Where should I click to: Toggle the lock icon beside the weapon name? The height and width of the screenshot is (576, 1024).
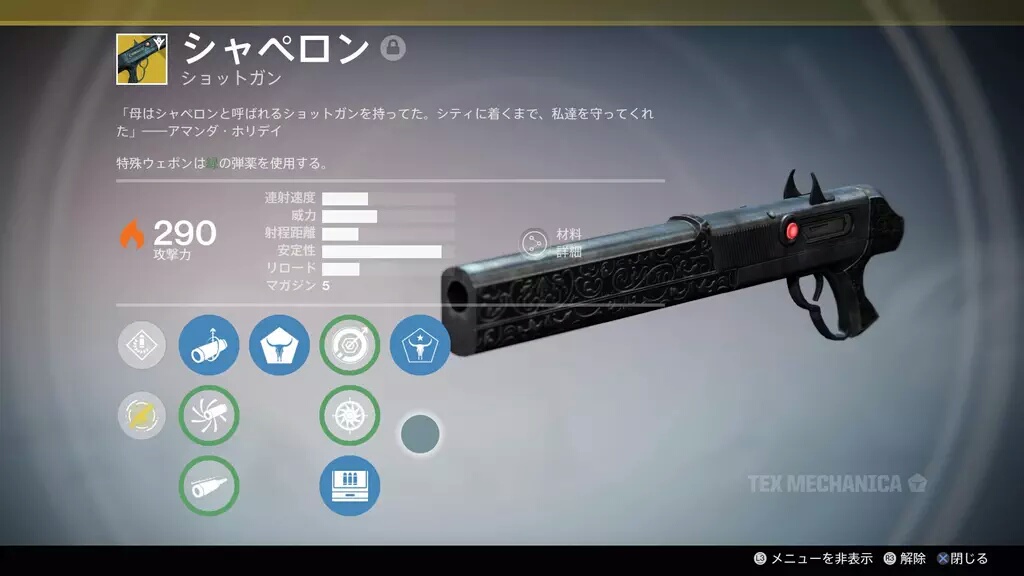click(393, 48)
